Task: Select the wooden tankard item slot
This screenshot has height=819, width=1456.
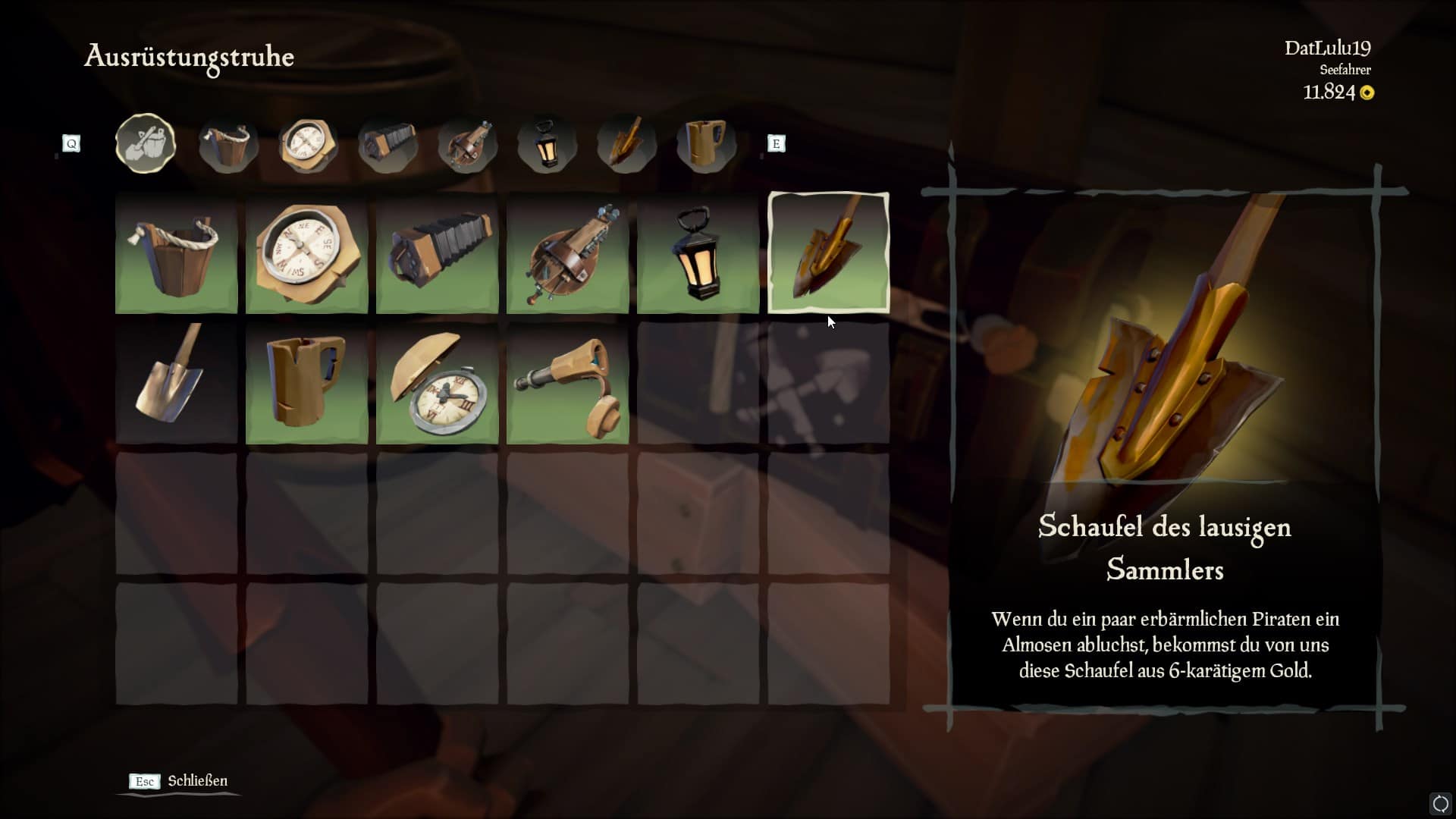Action: click(x=306, y=383)
